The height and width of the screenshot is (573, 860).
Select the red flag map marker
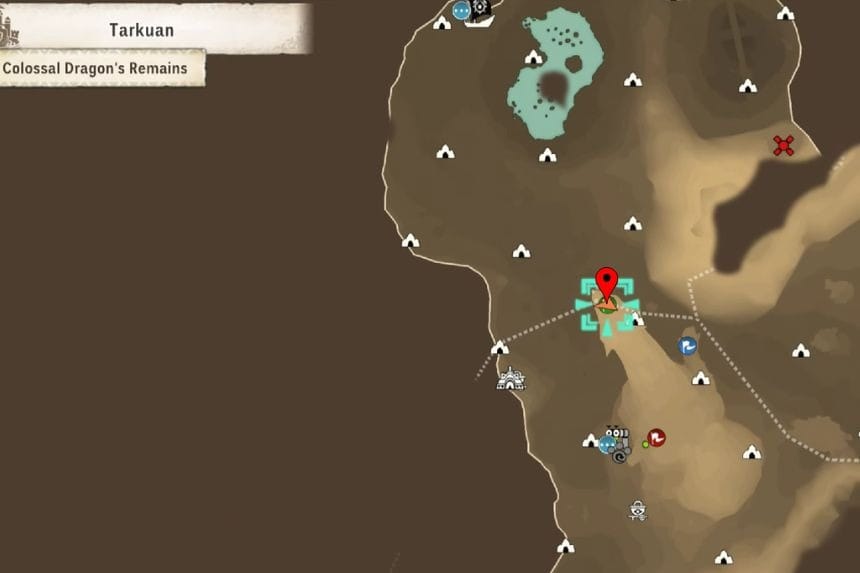[x=656, y=437]
